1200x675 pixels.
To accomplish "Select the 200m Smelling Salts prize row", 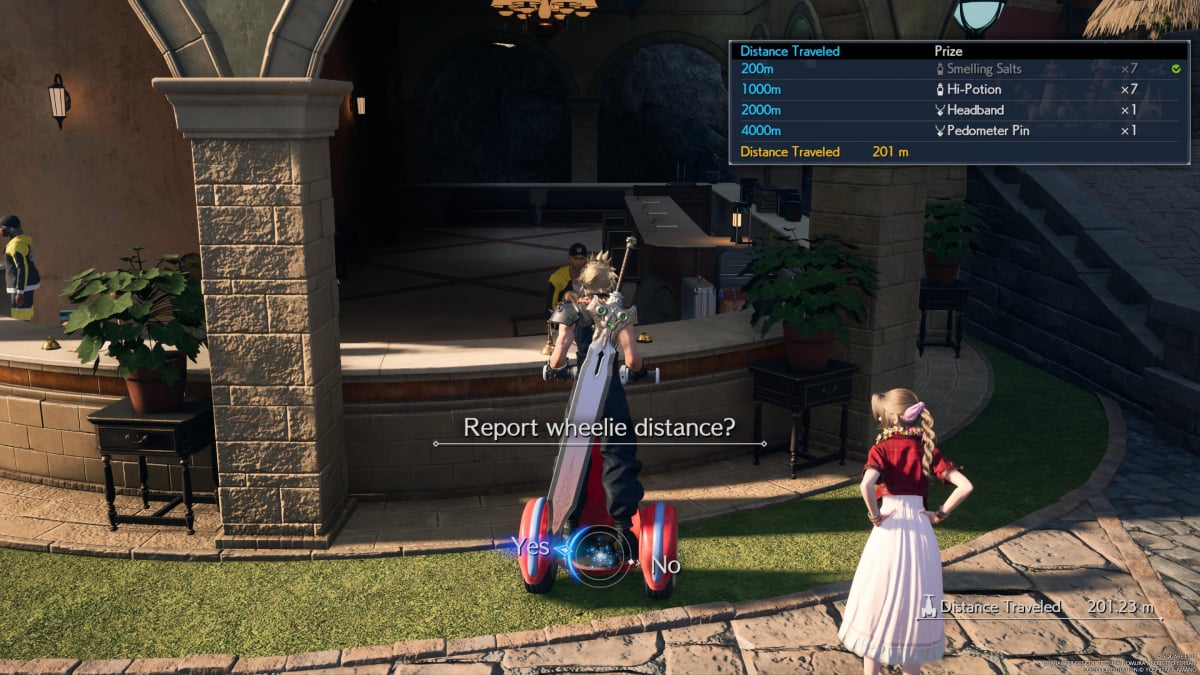I will coord(958,70).
